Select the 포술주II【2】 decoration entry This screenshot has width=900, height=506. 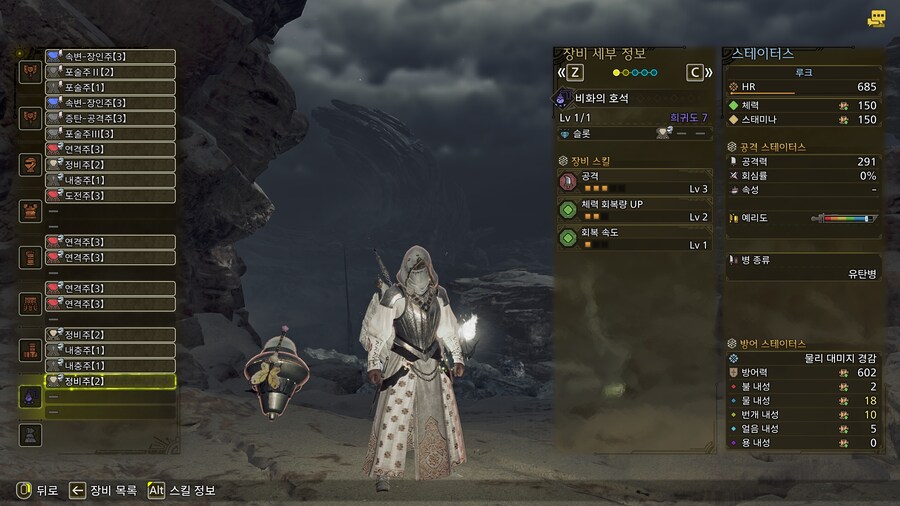click(110, 72)
